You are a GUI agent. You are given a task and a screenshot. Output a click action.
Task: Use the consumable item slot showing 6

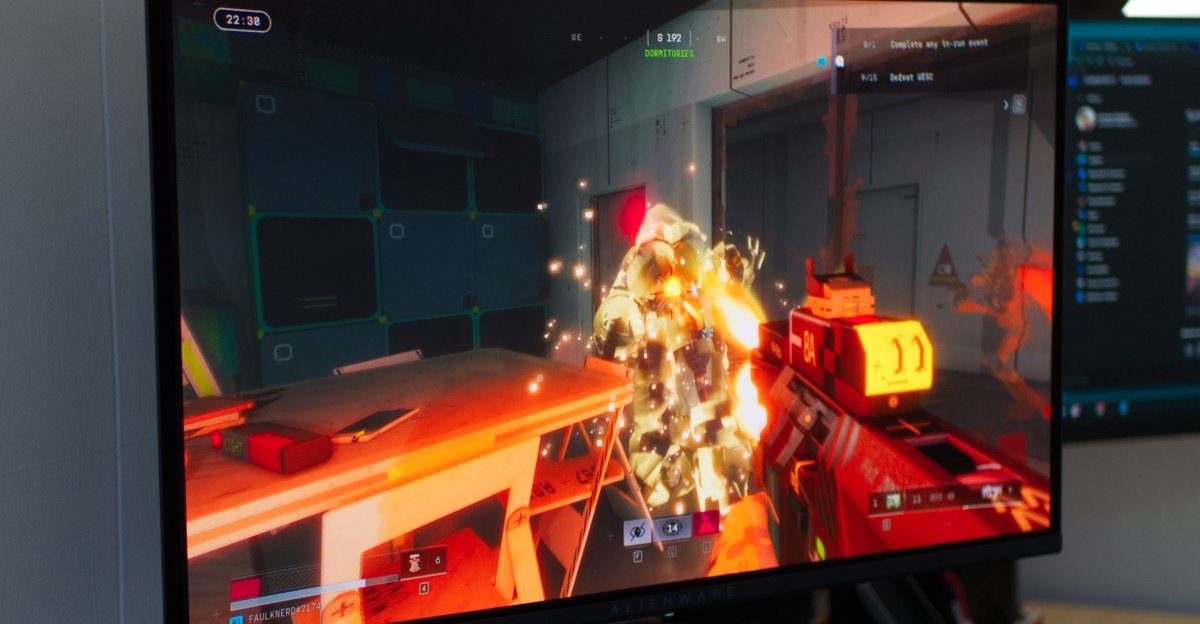[423, 563]
